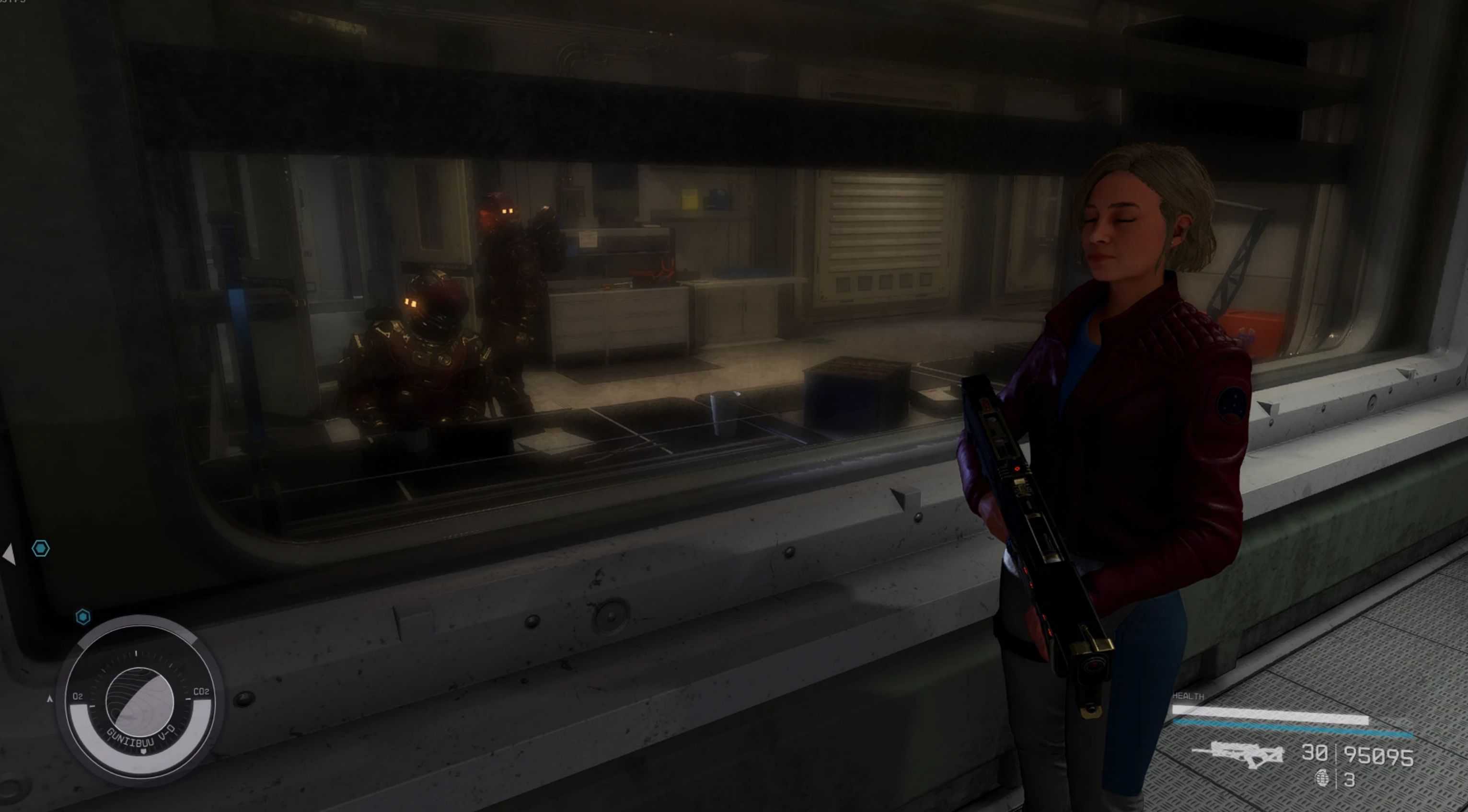Click the grenade icon beside the count
Viewport: 1468px width, 812px height.
pos(1322,778)
